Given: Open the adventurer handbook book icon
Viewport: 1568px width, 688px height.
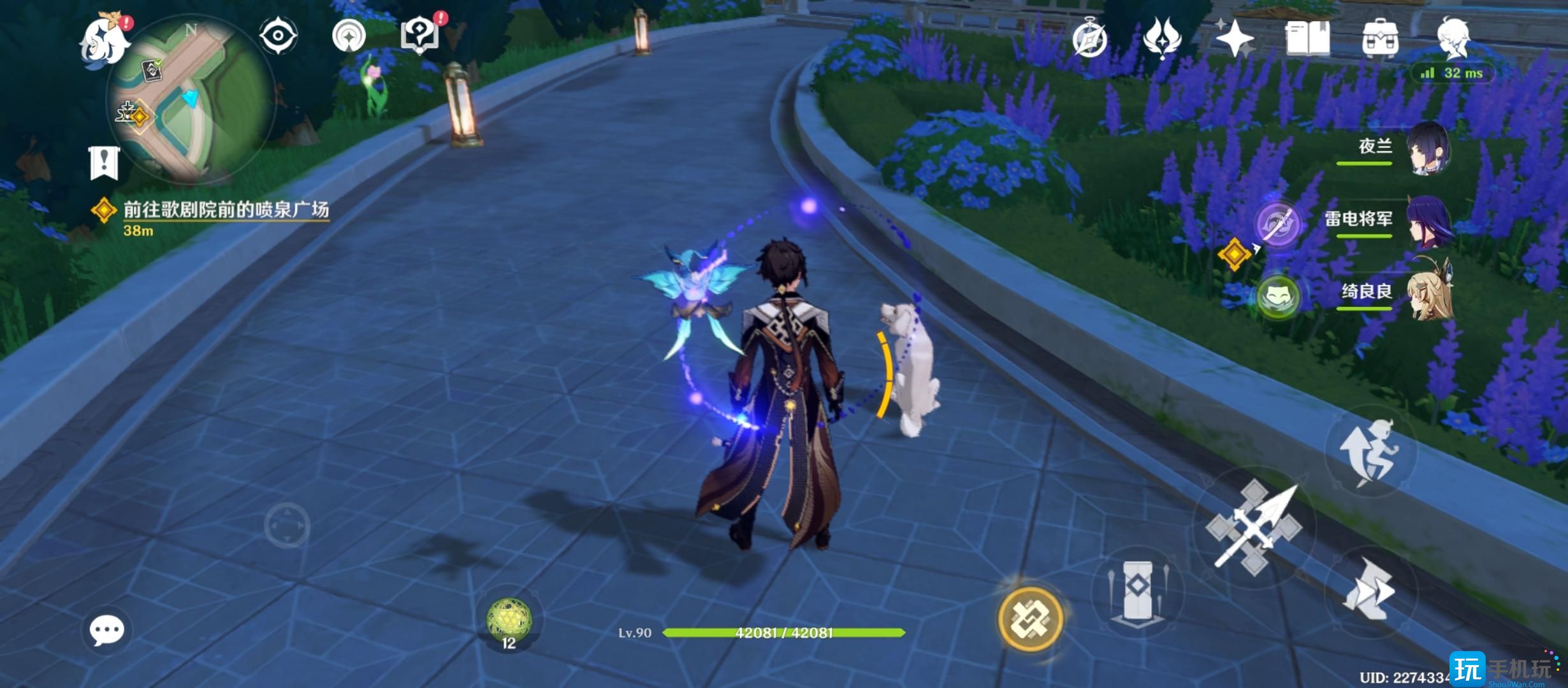Looking at the screenshot, I should [x=1307, y=38].
